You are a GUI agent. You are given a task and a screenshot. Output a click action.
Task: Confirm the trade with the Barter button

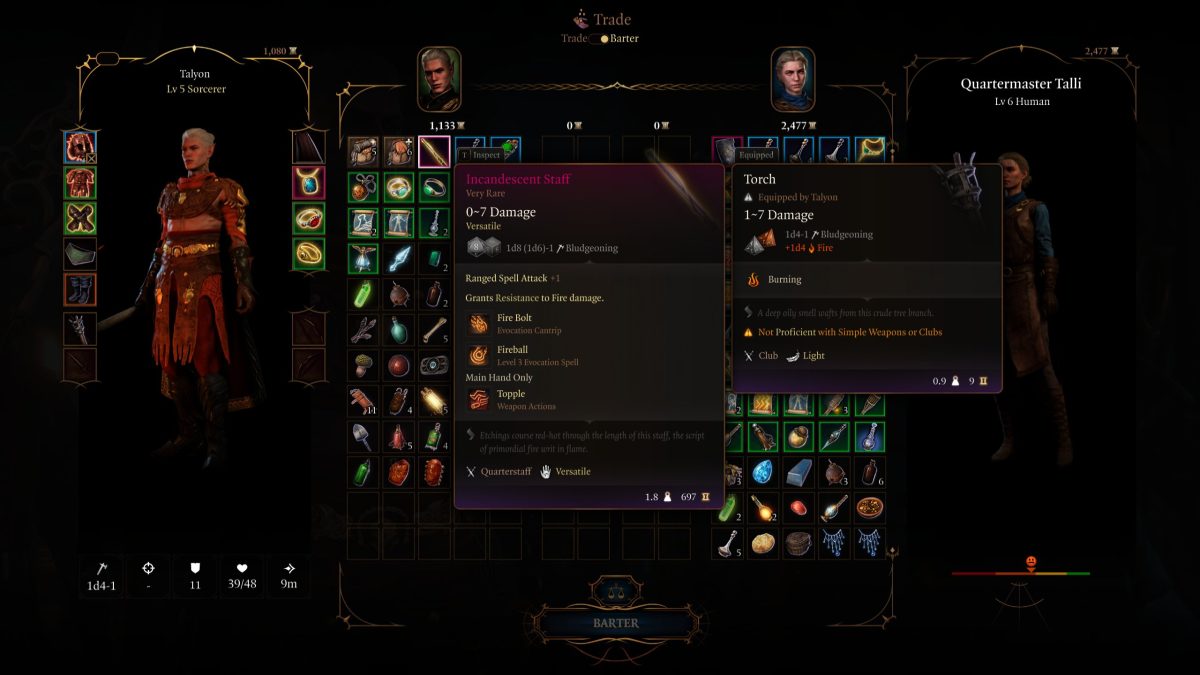coord(615,623)
